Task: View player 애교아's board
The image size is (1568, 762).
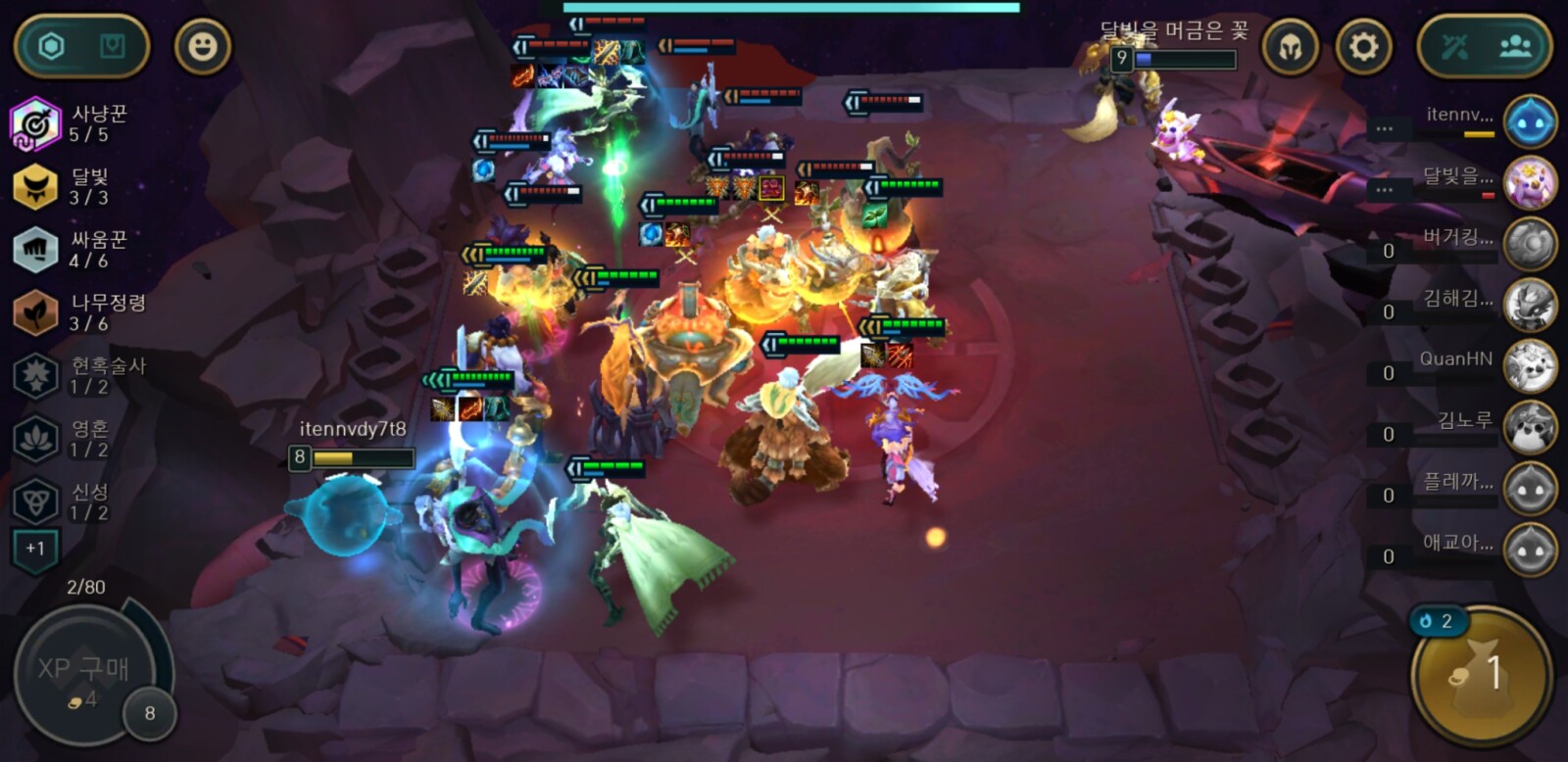Action: tap(1529, 549)
